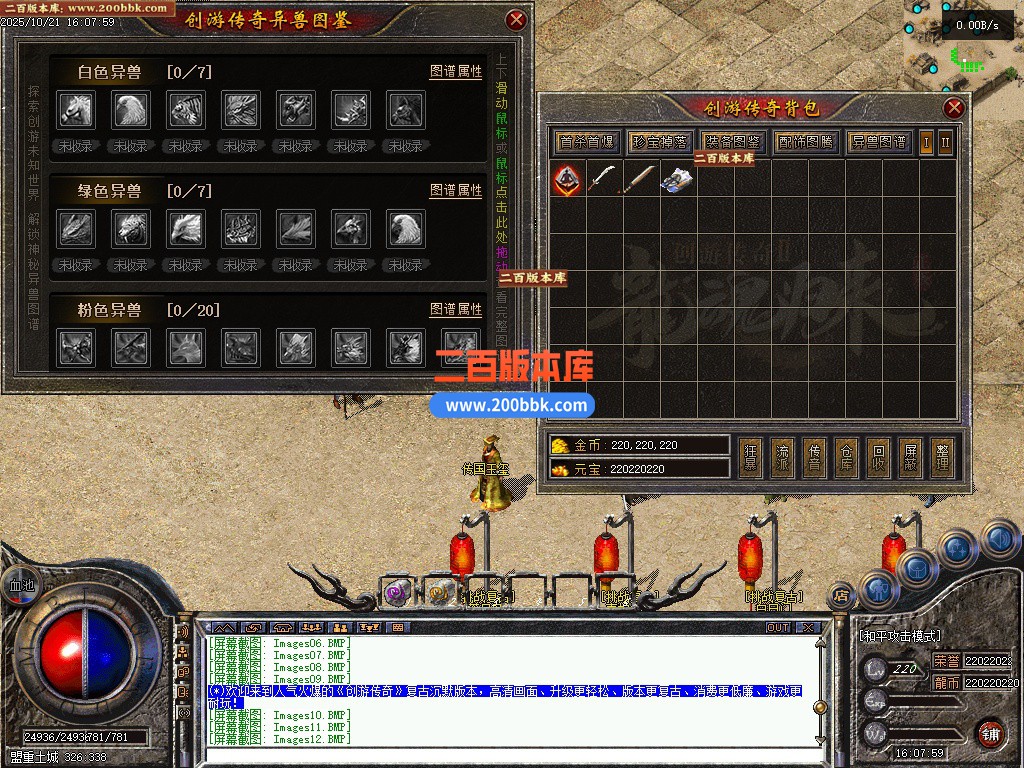
Task: Open the 配饰图腾 accessory totem panel
Action: (x=806, y=142)
